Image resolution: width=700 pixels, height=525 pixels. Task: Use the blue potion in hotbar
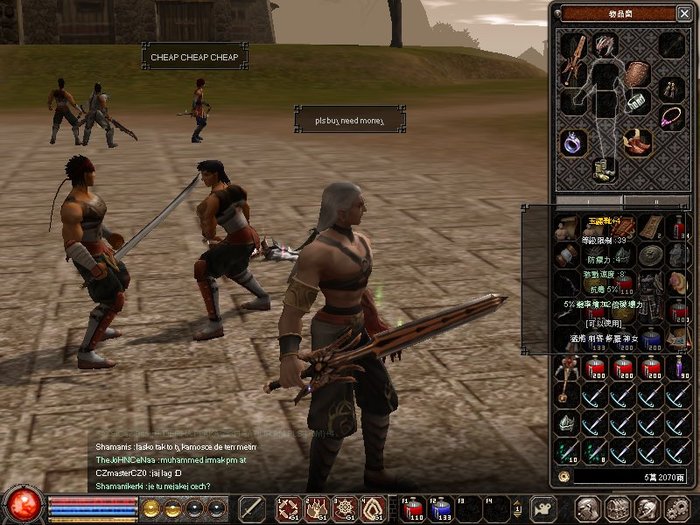click(441, 508)
